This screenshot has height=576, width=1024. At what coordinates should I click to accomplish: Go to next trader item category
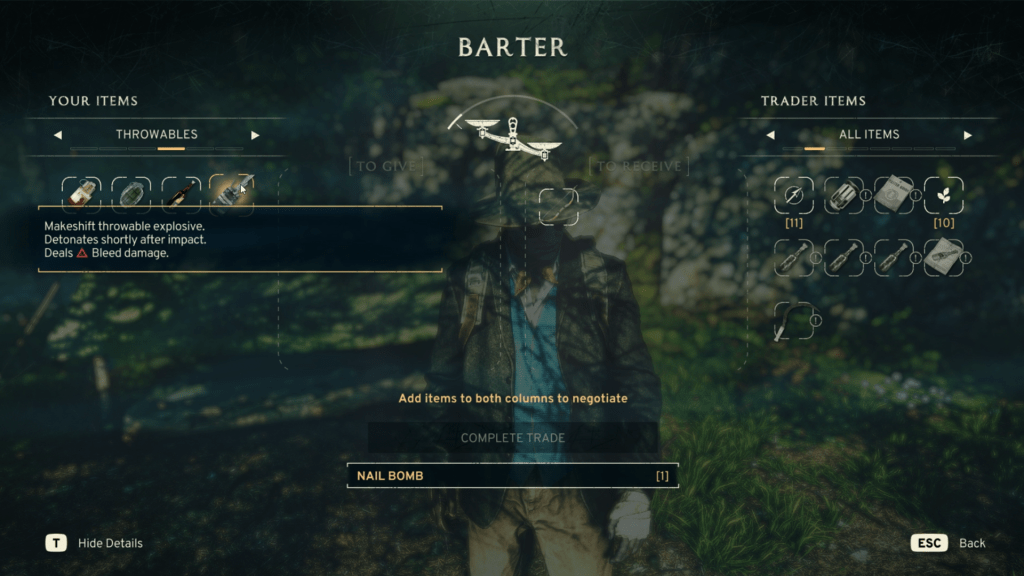coord(967,135)
